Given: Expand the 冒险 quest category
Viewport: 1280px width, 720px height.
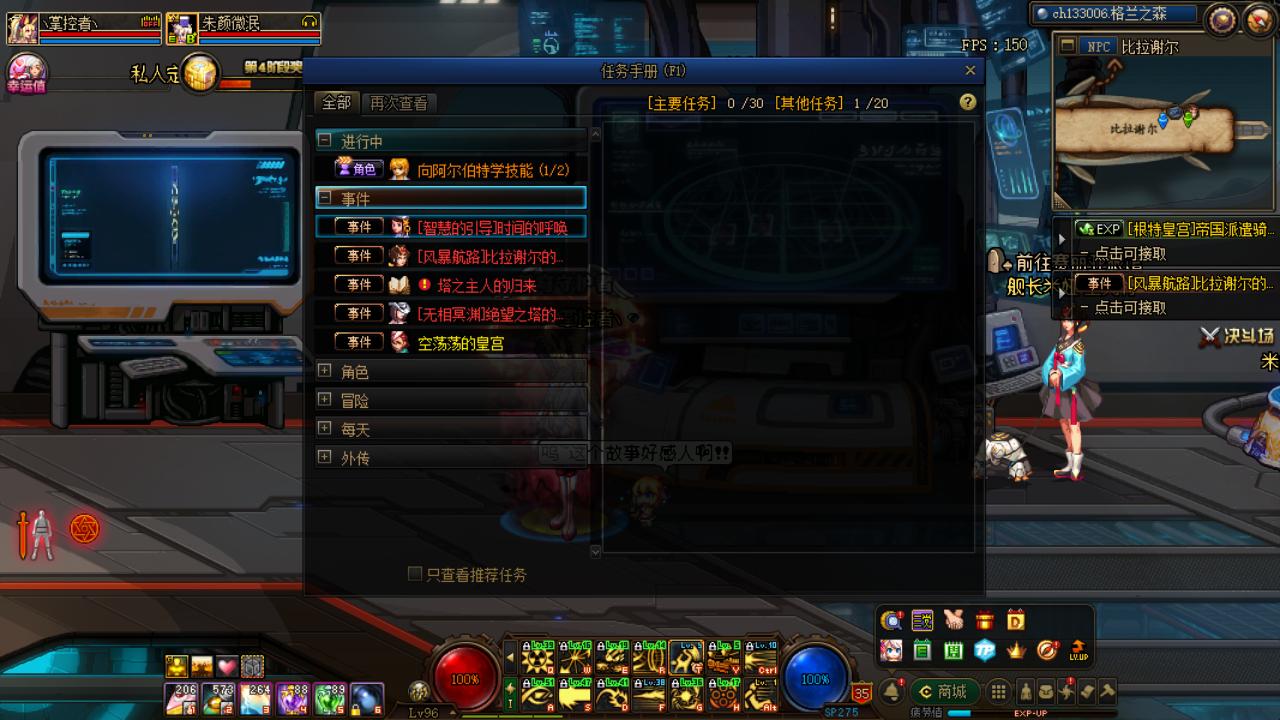Looking at the screenshot, I should 324,399.
